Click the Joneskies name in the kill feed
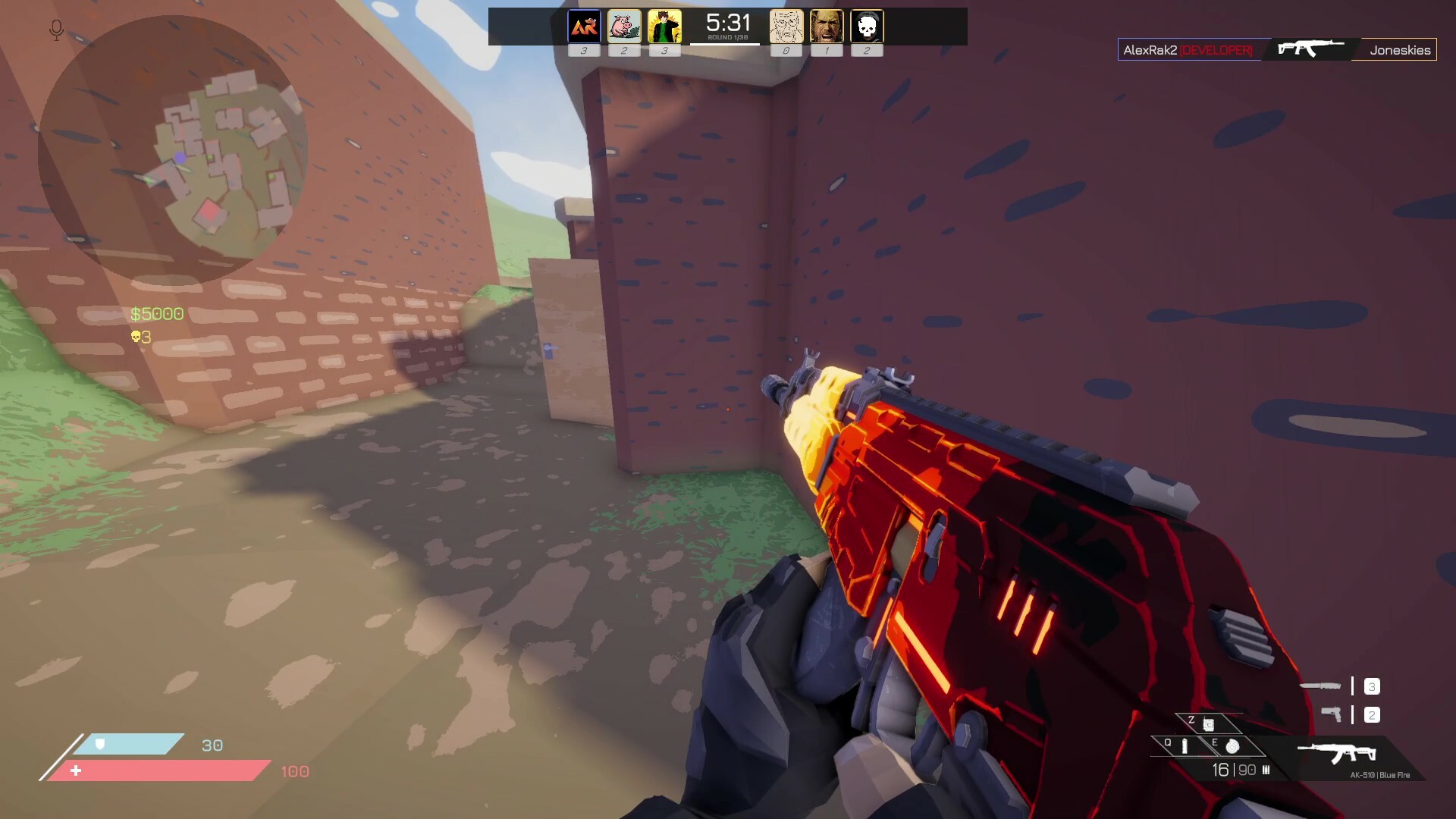This screenshot has height=819, width=1456. point(1398,50)
